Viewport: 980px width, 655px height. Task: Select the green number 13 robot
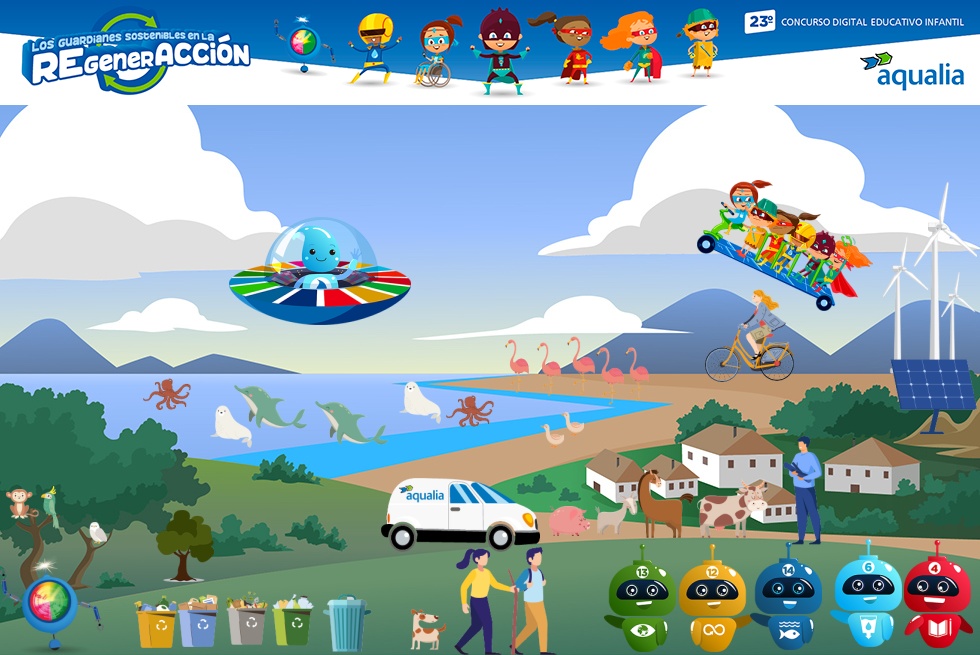point(641,600)
